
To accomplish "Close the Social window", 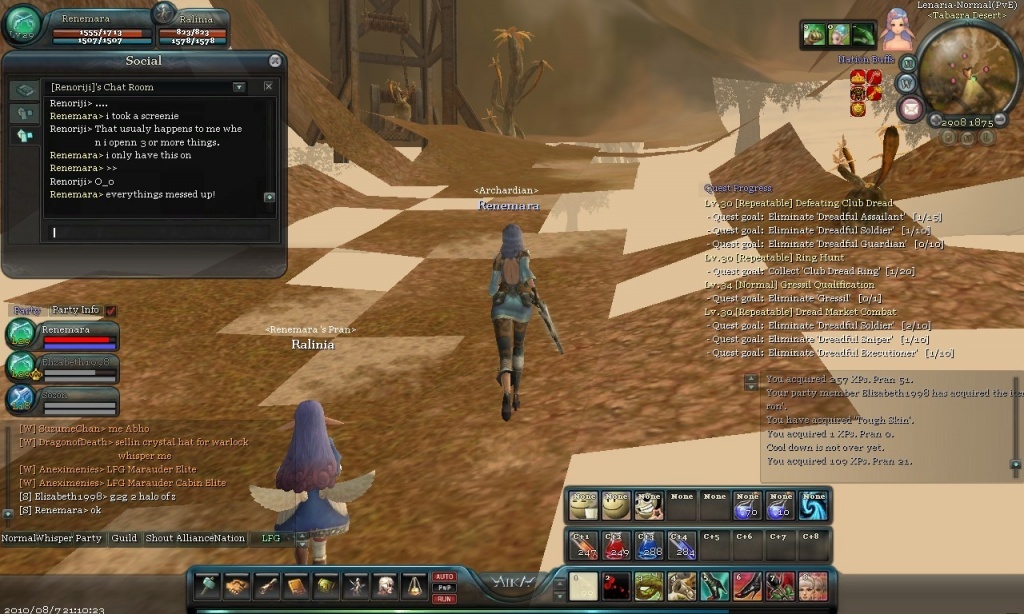I will [275, 61].
